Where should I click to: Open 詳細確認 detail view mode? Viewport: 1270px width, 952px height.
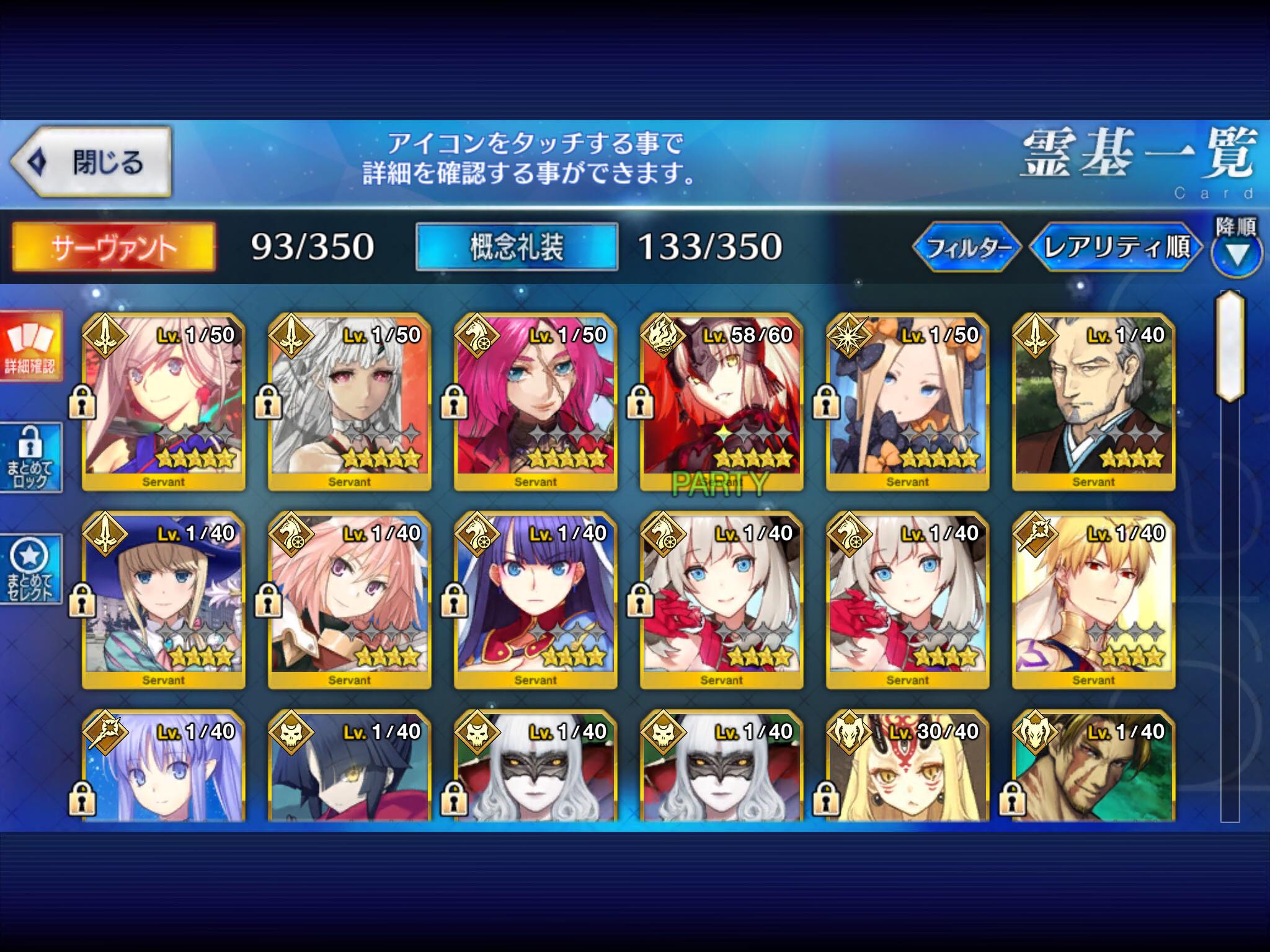click(x=31, y=346)
